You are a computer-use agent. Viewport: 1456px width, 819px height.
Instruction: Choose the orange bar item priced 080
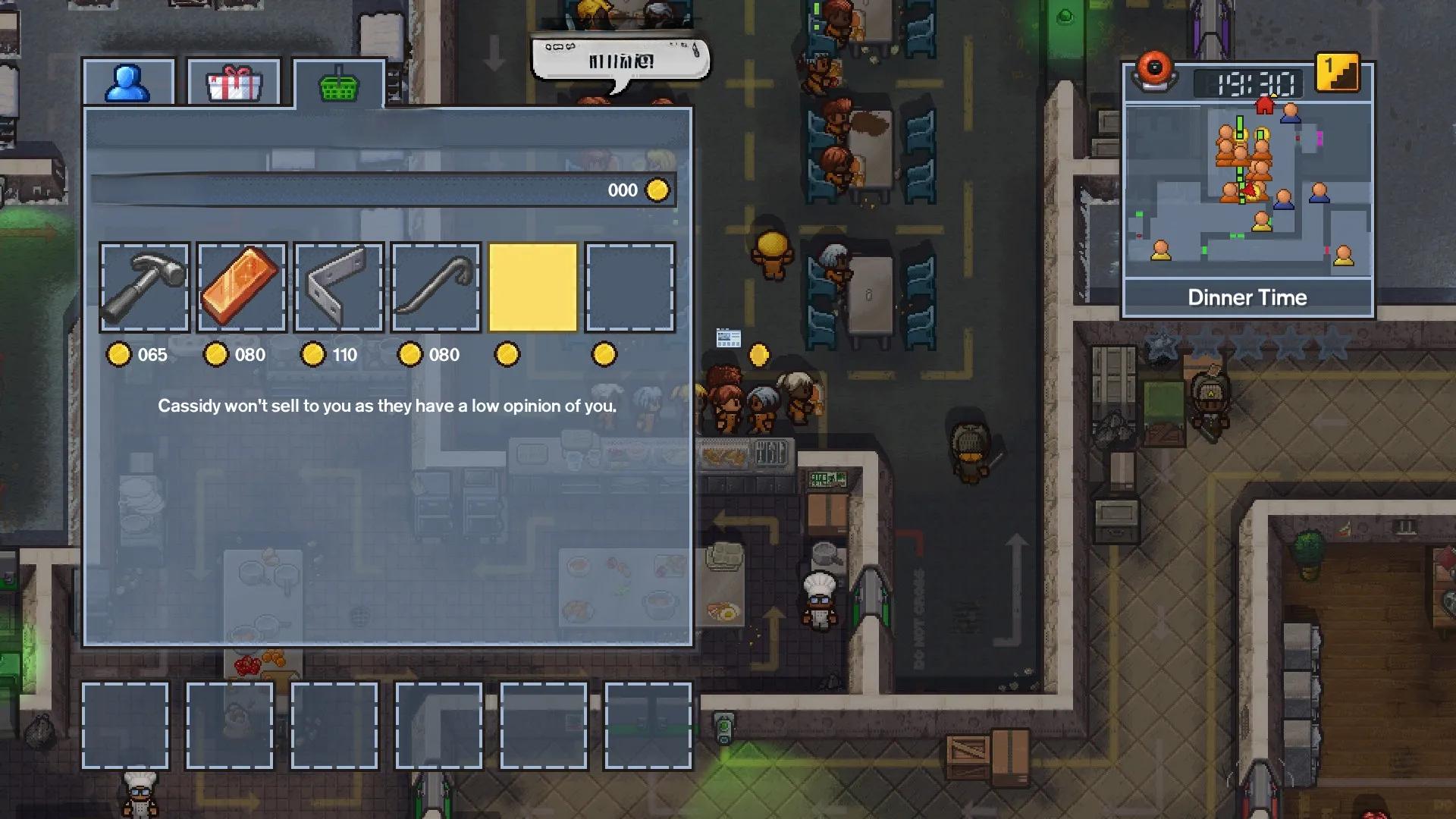[241, 287]
